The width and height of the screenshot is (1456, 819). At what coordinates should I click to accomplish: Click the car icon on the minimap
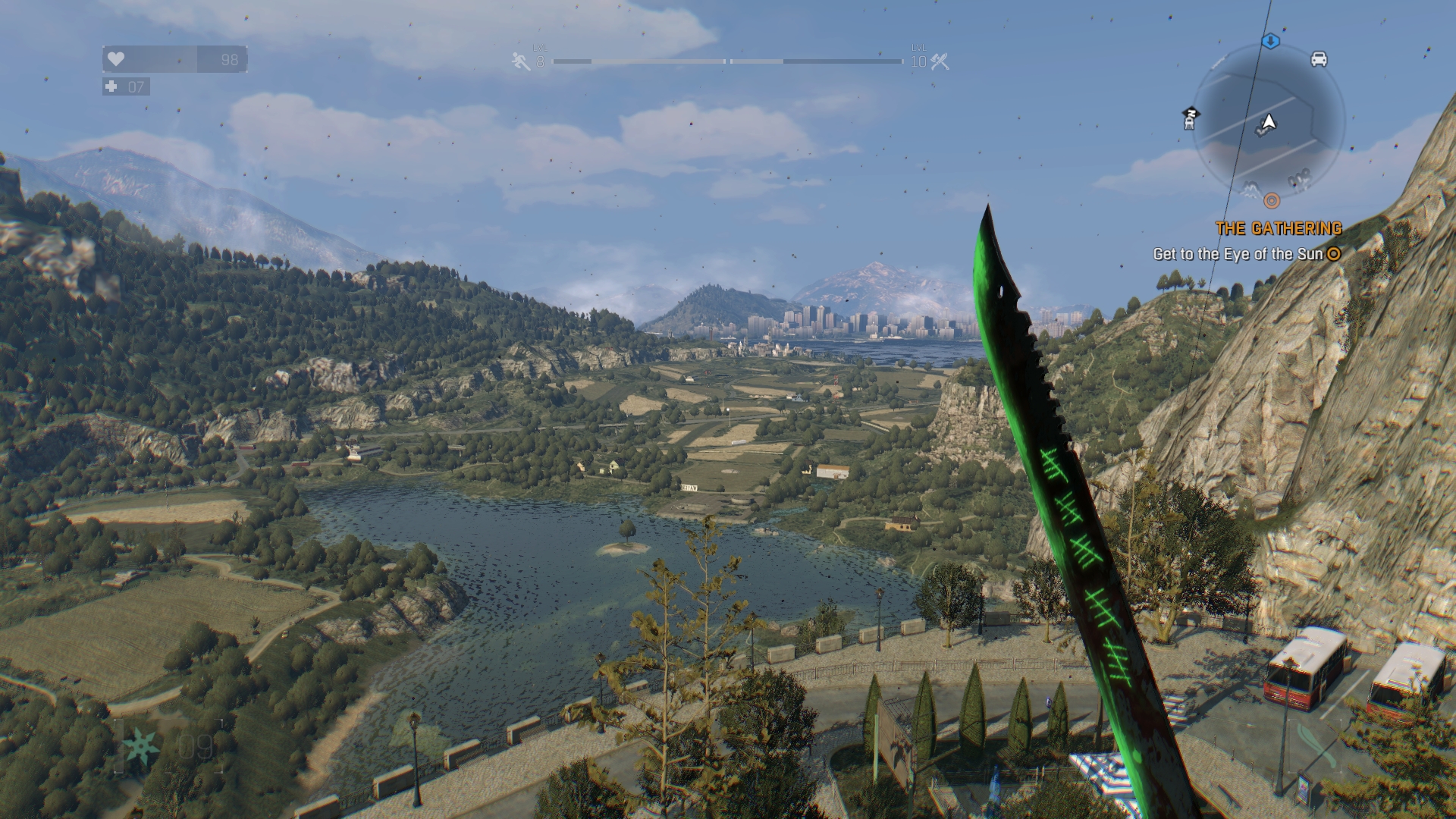[x=1318, y=60]
